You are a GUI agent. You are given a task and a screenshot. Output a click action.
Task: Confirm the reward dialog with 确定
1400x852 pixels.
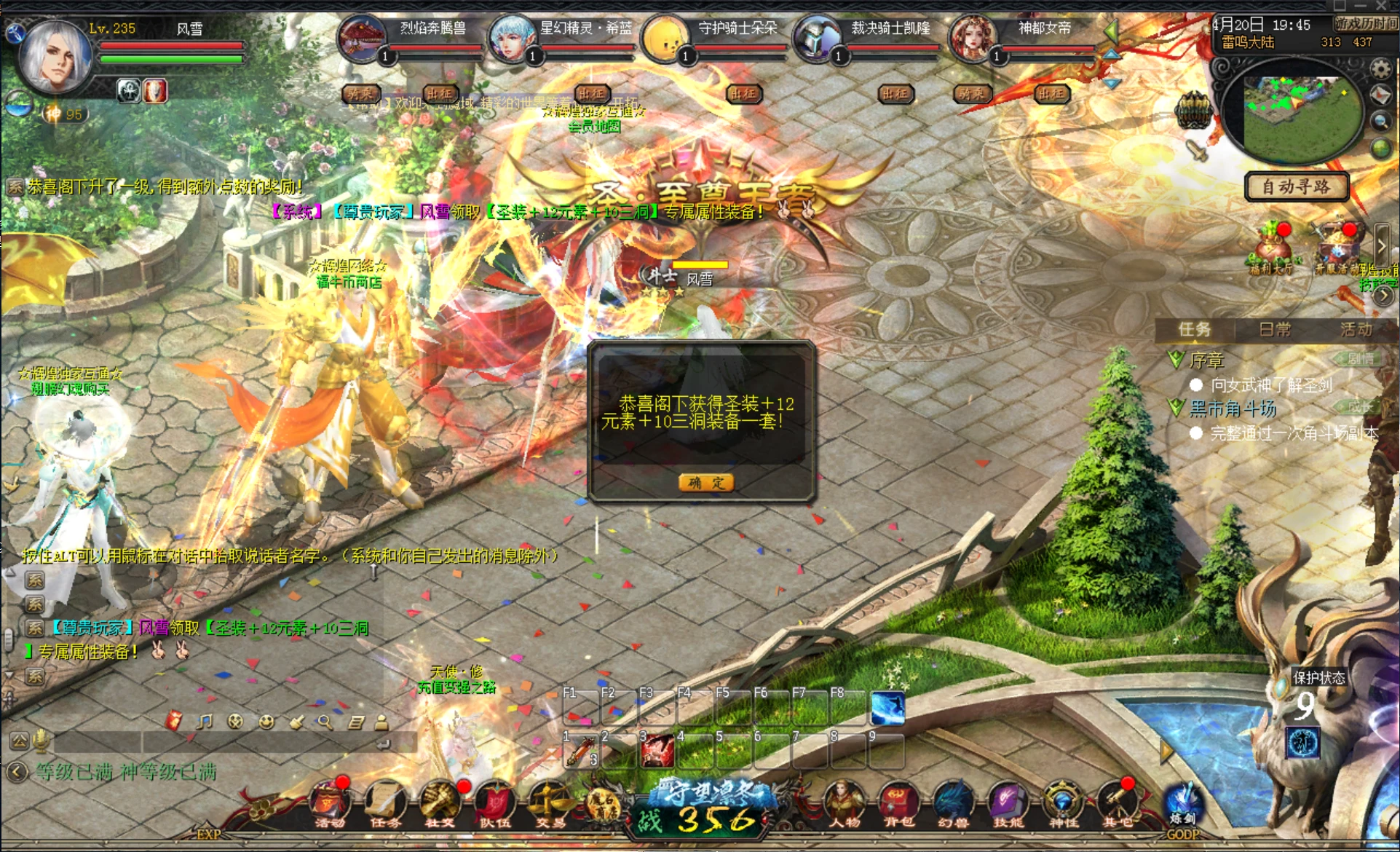click(705, 482)
